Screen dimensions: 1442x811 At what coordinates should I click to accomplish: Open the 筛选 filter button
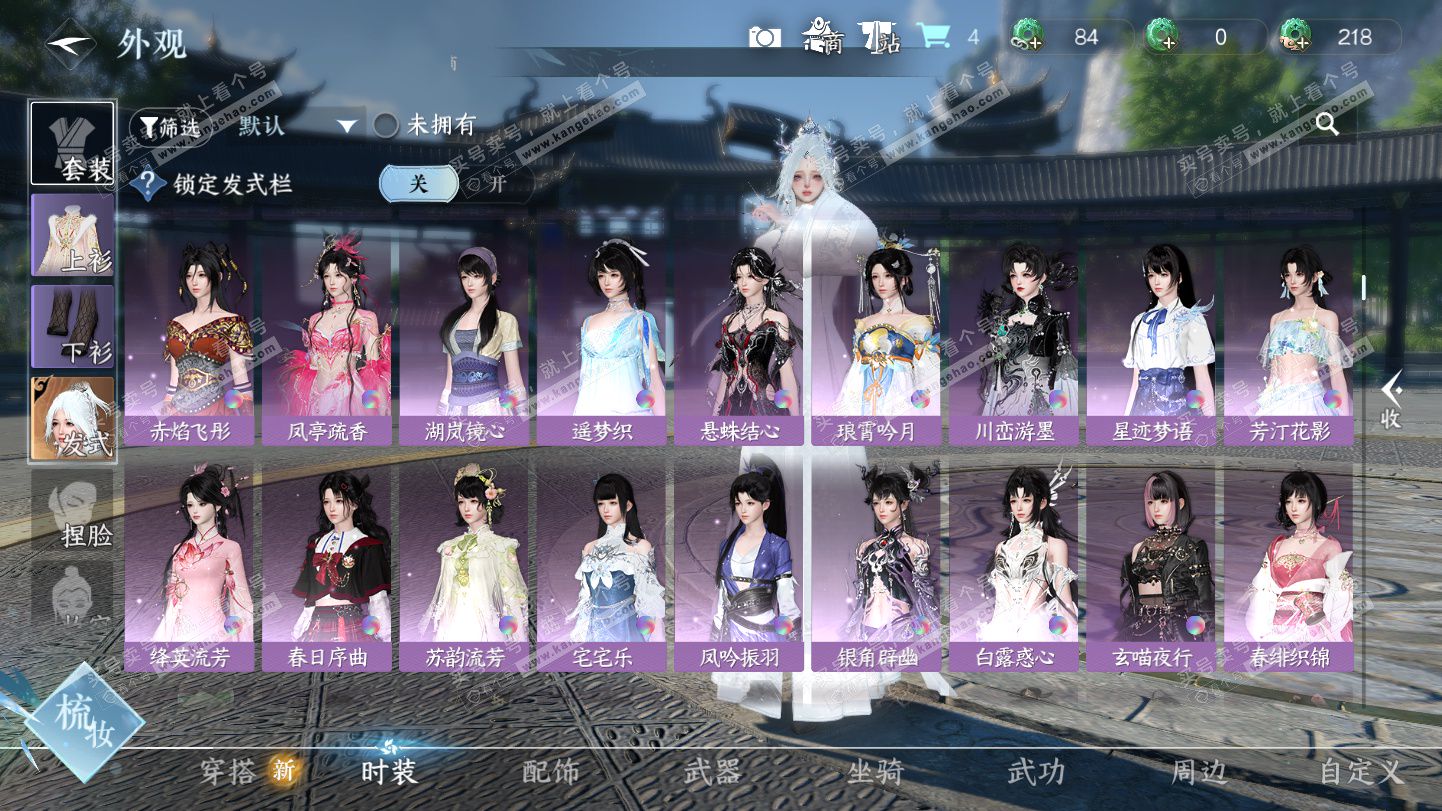coord(170,126)
